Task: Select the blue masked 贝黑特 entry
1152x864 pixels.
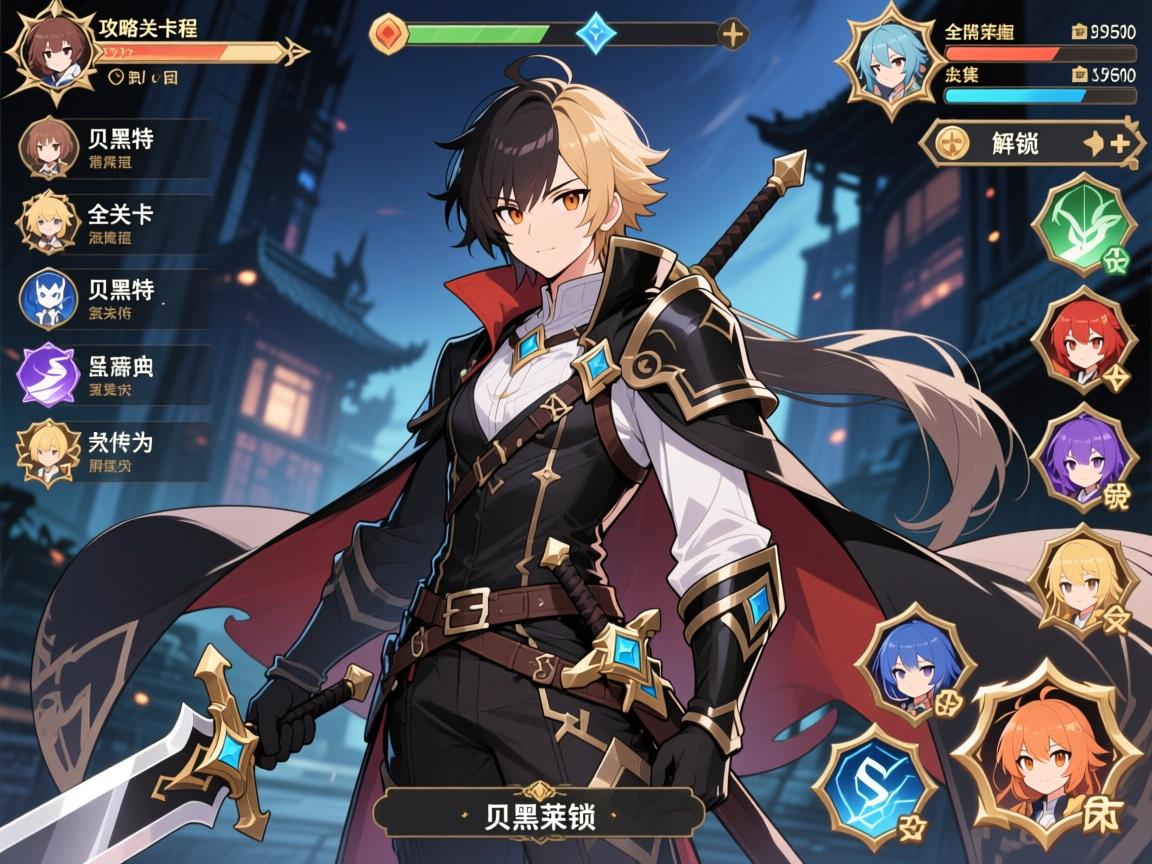Action: click(115, 299)
